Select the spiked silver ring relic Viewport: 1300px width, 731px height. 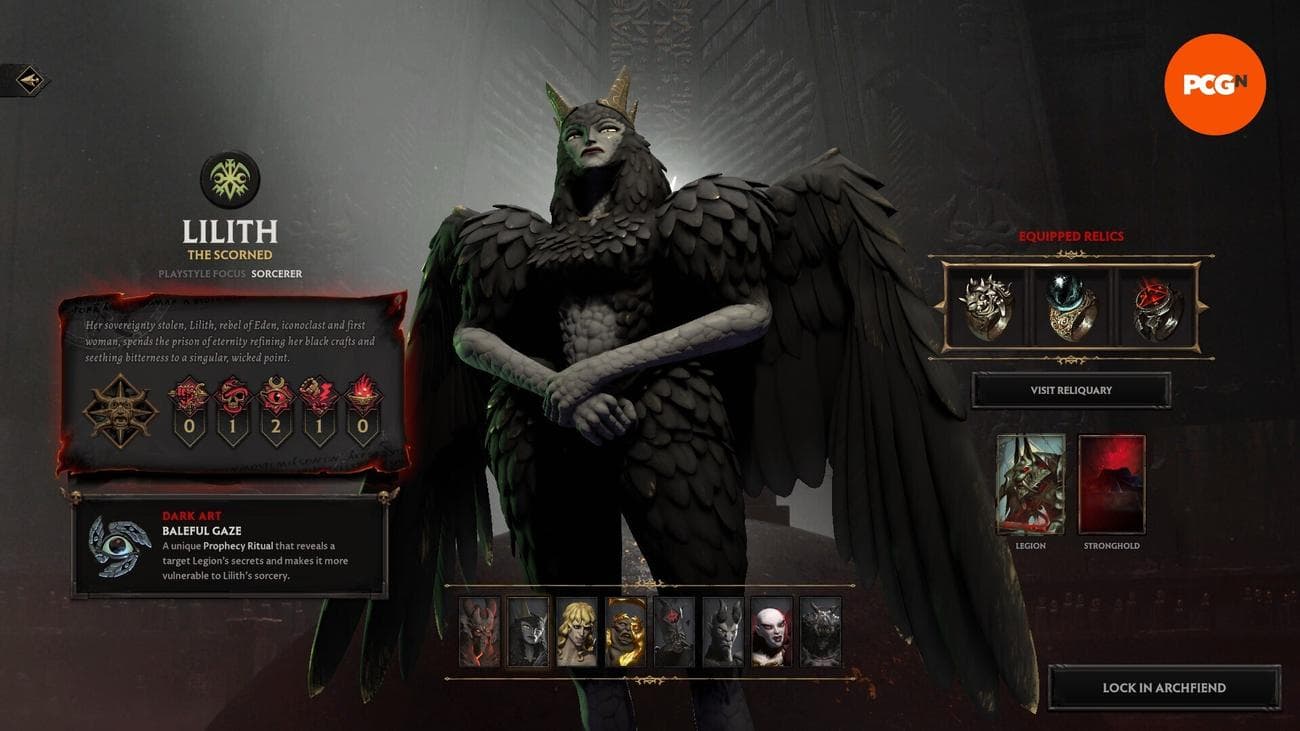pos(985,306)
